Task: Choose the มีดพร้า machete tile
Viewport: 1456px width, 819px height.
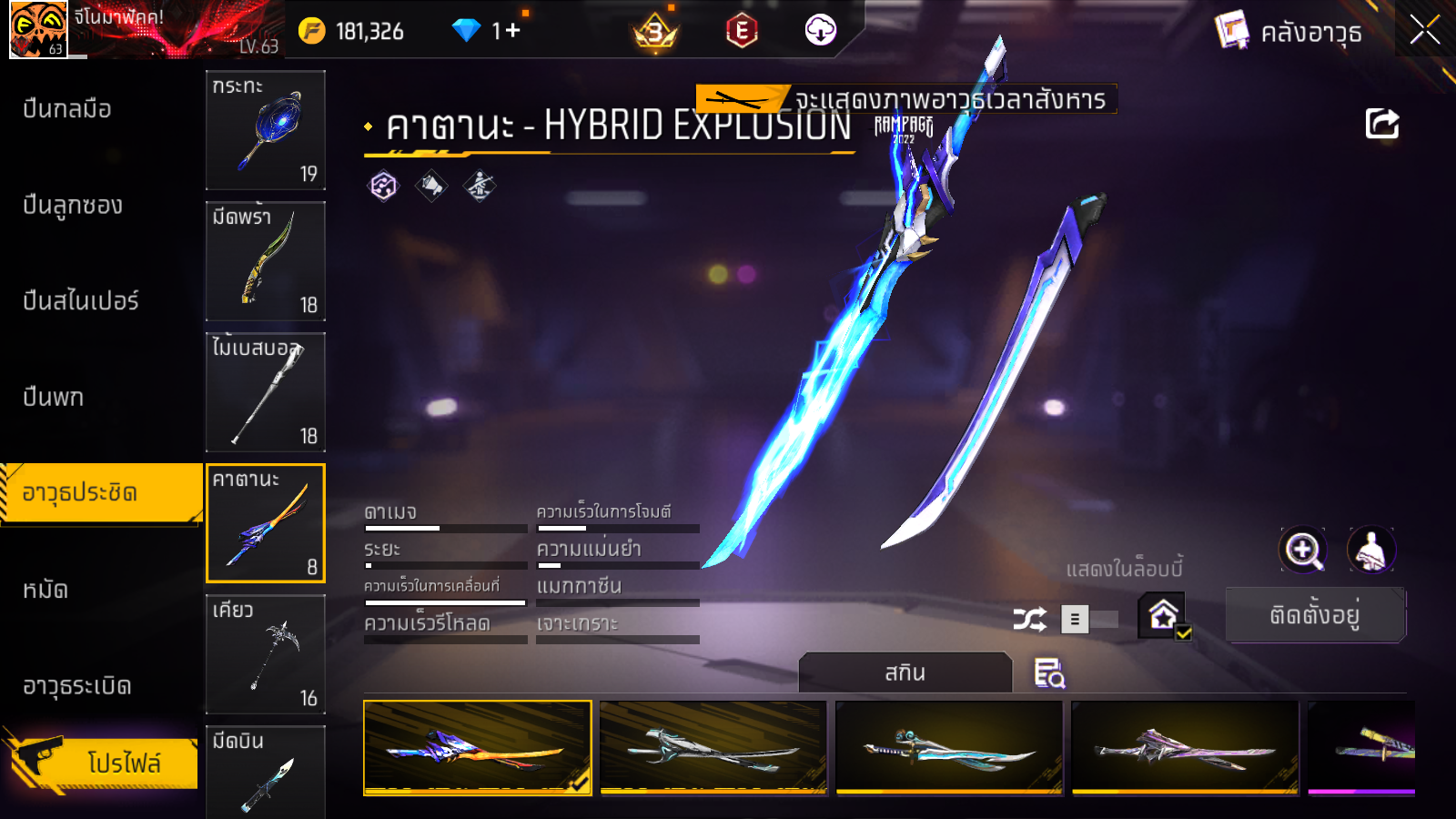Action: pos(266,261)
